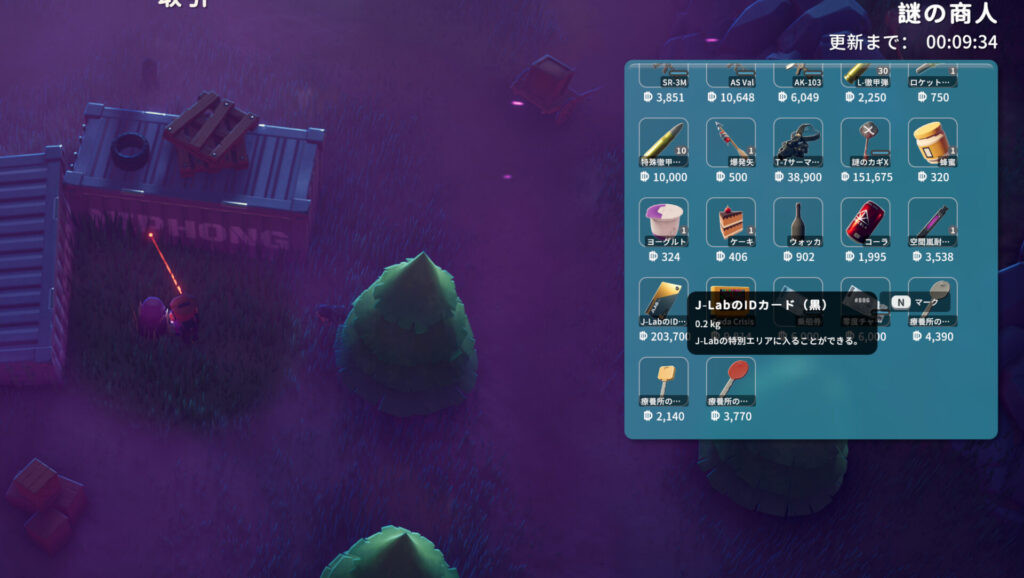
Task: Choose the yogurt cup item
Action: tap(664, 222)
